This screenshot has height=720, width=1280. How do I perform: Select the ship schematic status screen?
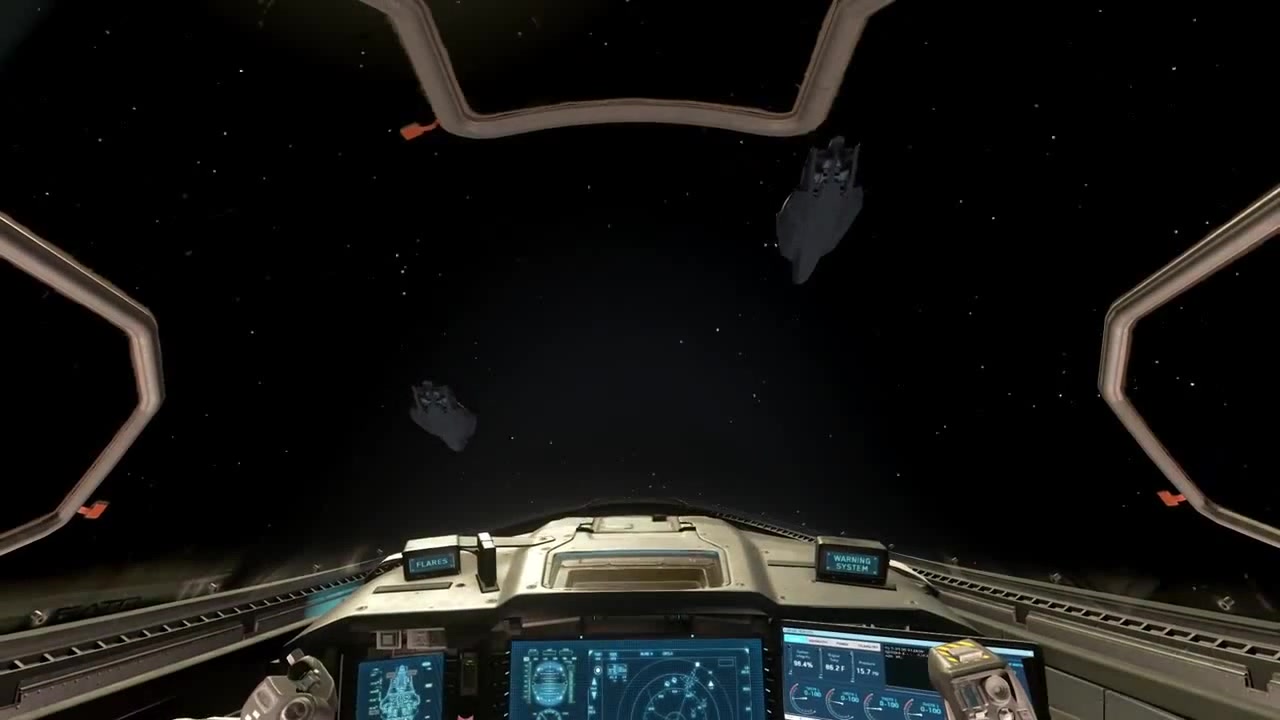click(399, 688)
